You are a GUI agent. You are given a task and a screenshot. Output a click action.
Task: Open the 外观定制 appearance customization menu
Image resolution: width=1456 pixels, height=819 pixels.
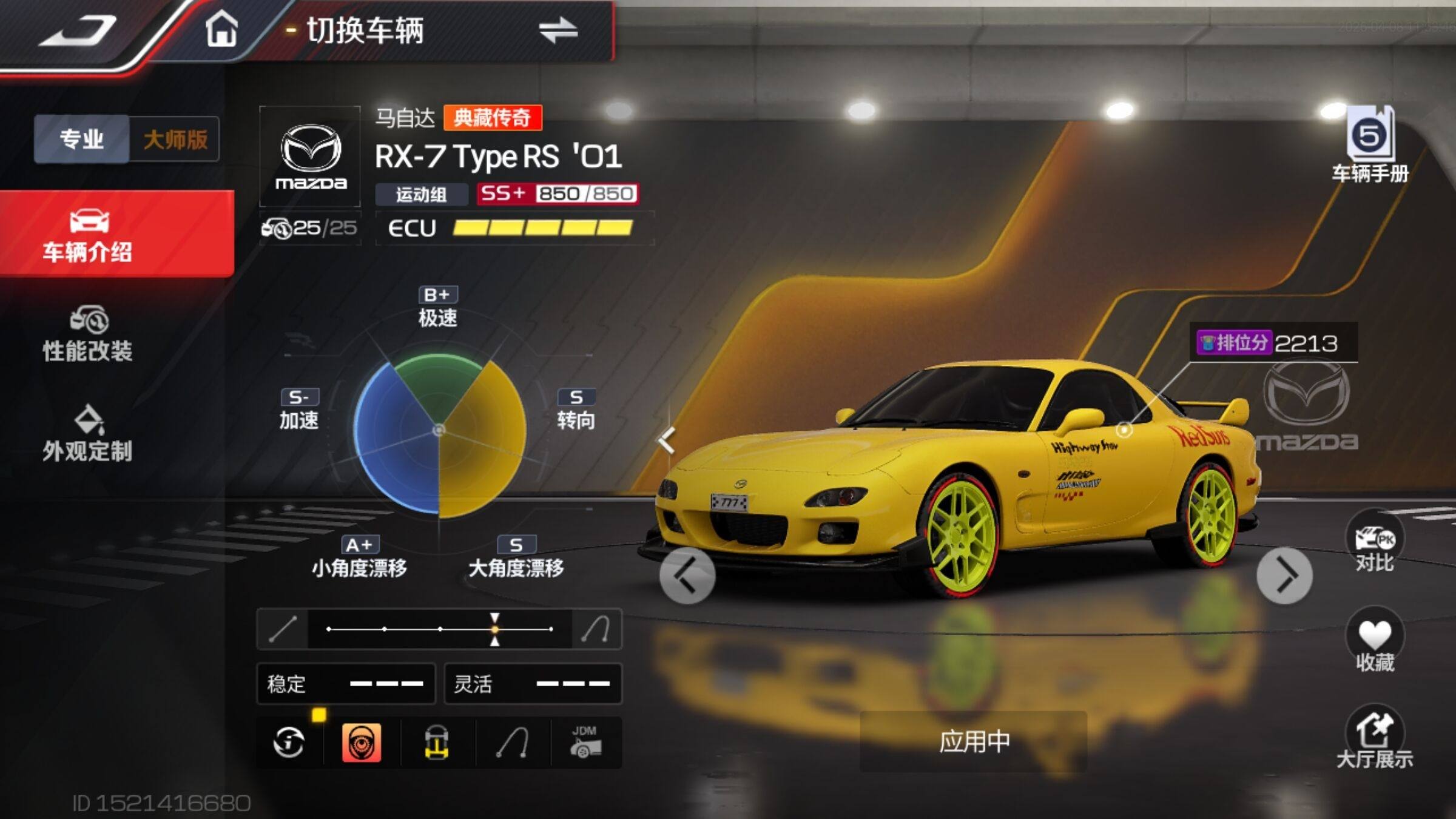tap(88, 434)
